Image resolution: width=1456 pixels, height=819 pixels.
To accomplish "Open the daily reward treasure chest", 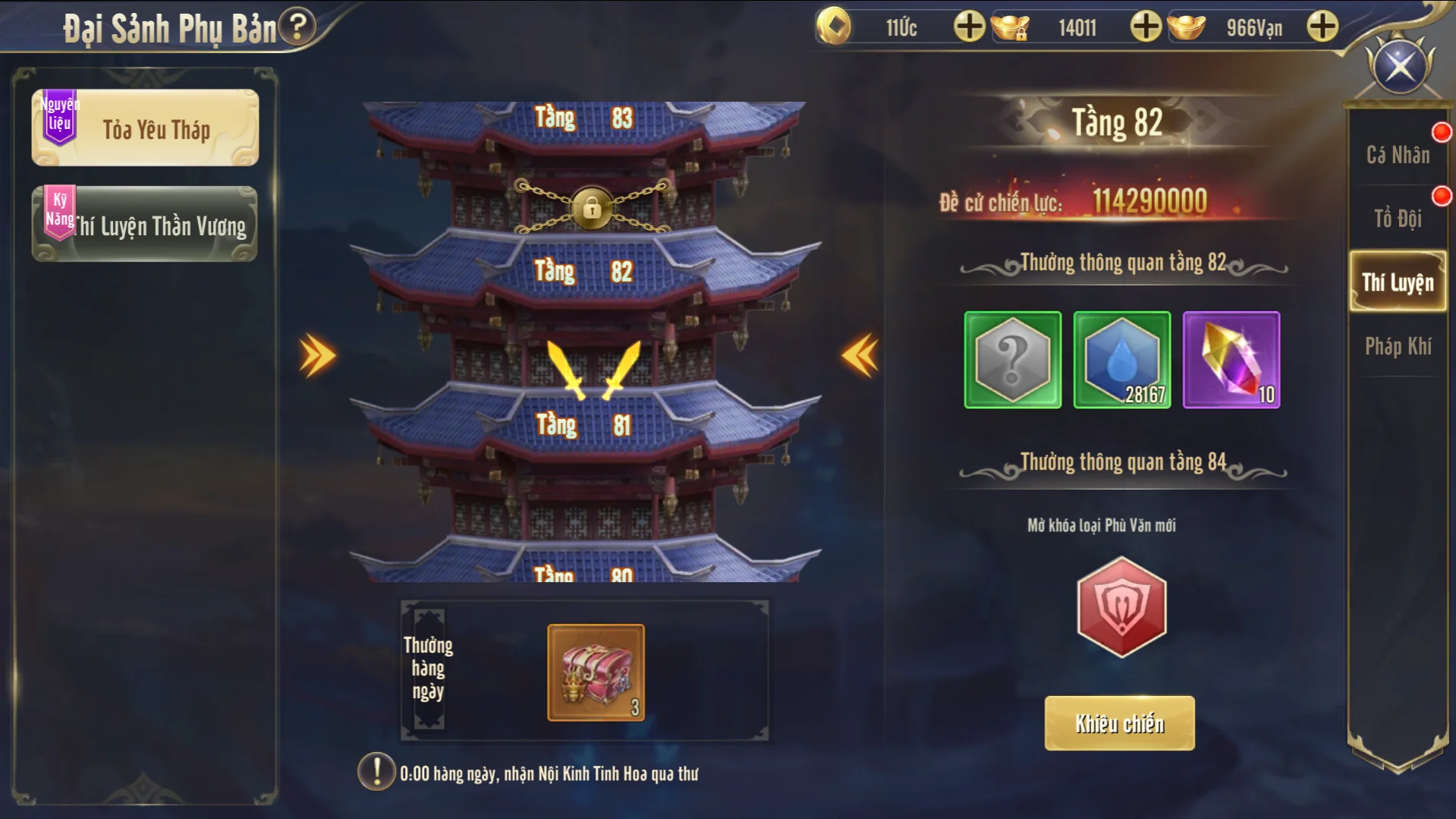I will [596, 673].
